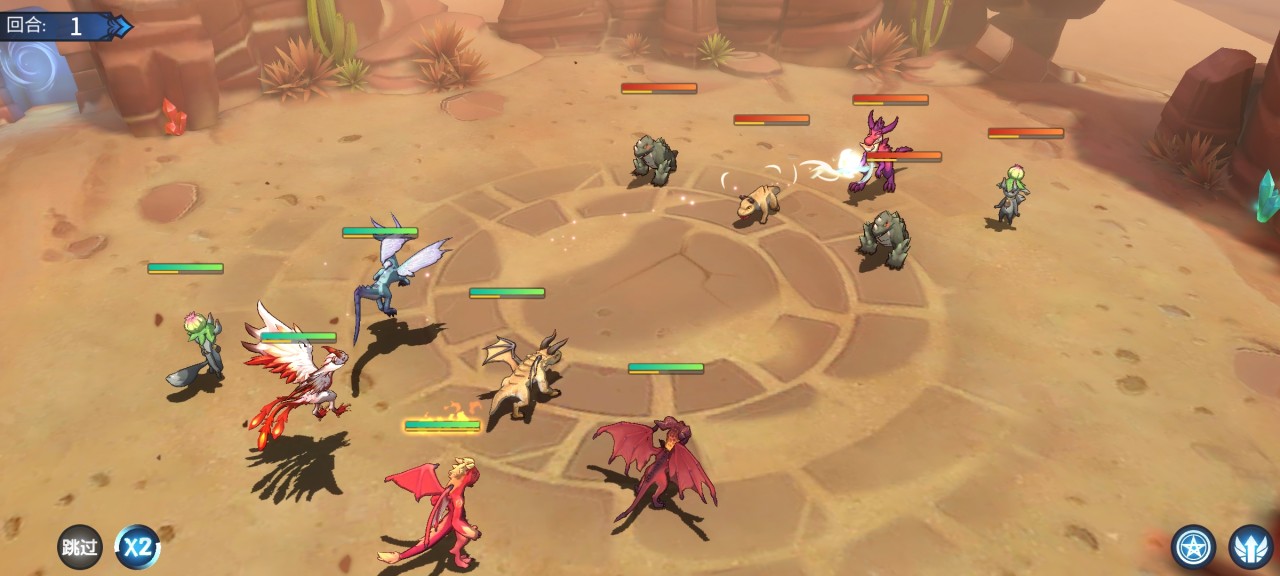Toggle the X2 battle speed button

(137, 547)
